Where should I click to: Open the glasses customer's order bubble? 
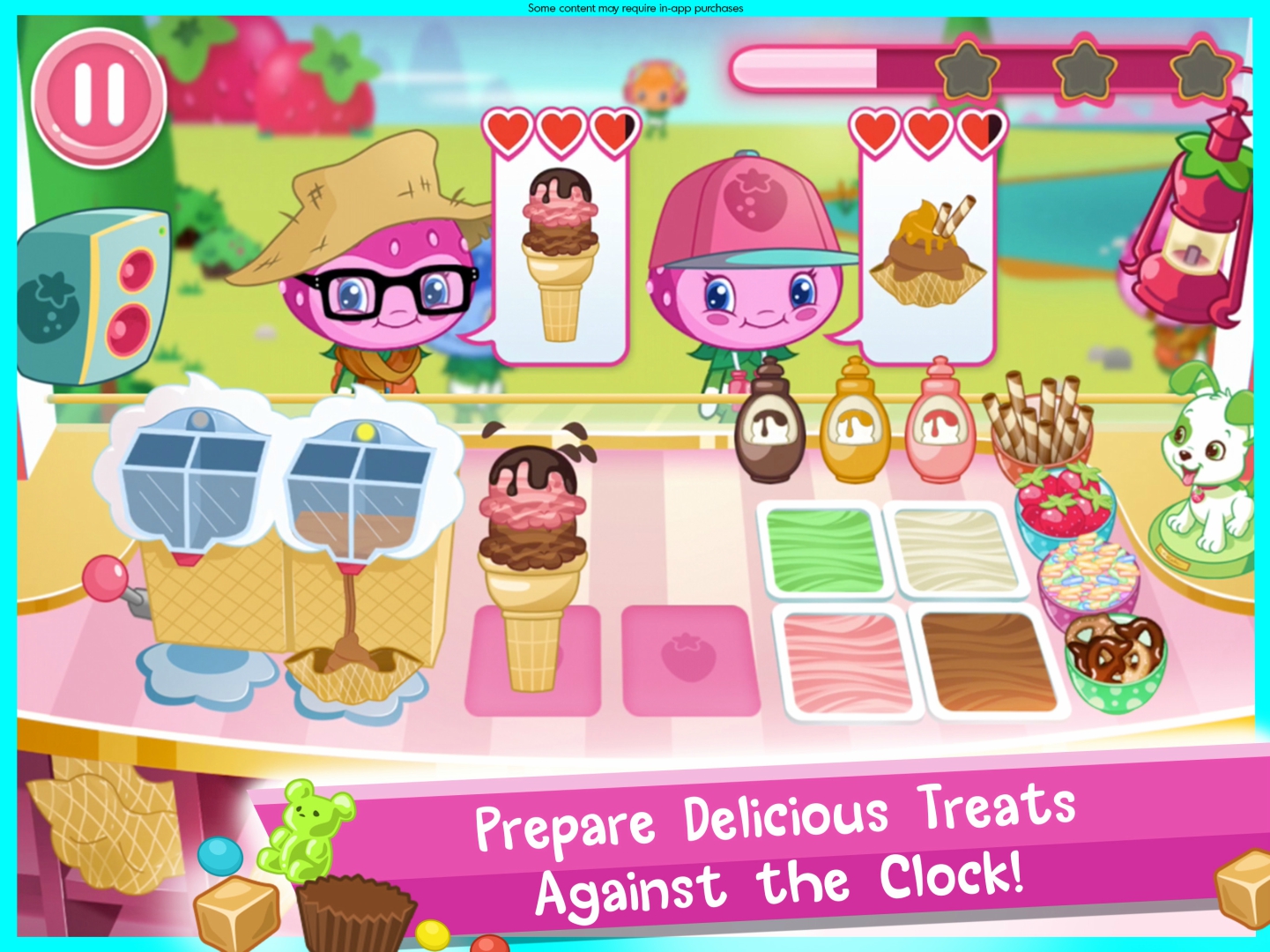558,256
